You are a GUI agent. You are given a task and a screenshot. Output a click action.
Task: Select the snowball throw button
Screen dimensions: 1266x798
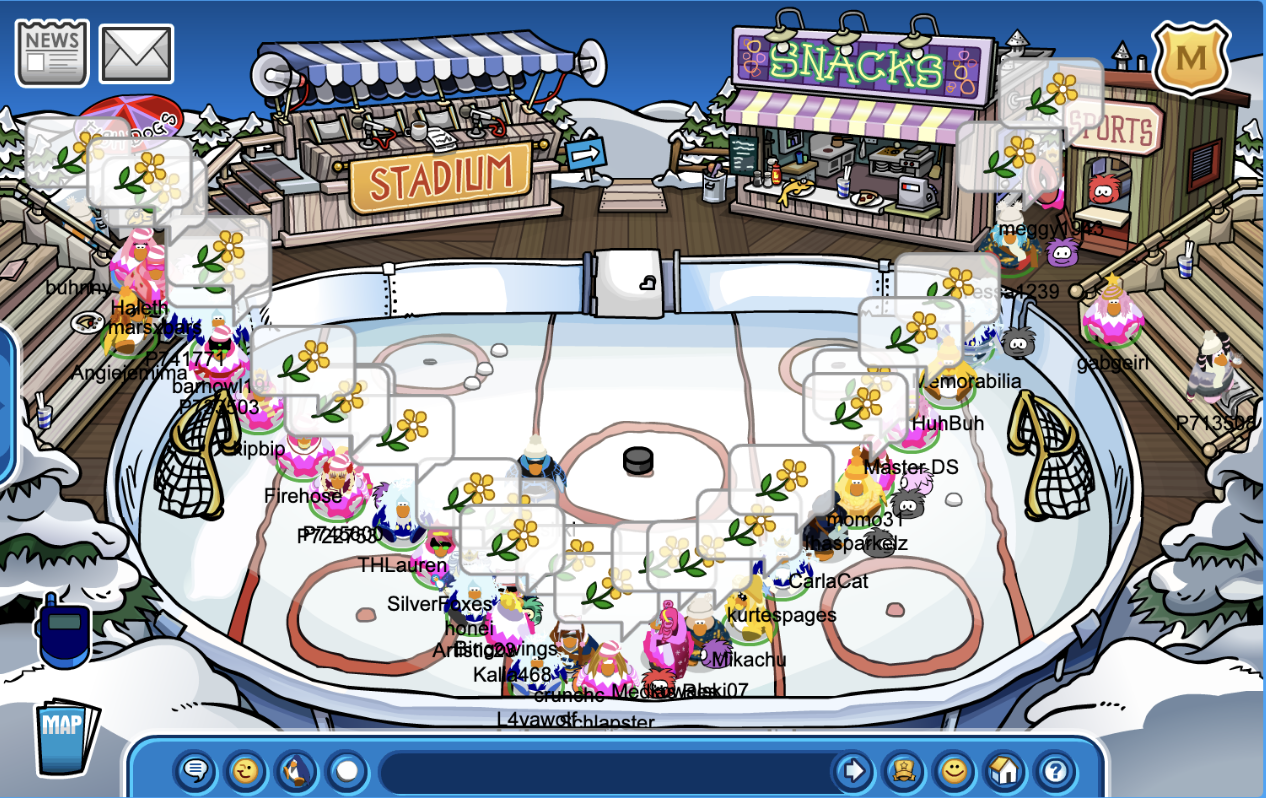pyautogui.click(x=347, y=771)
